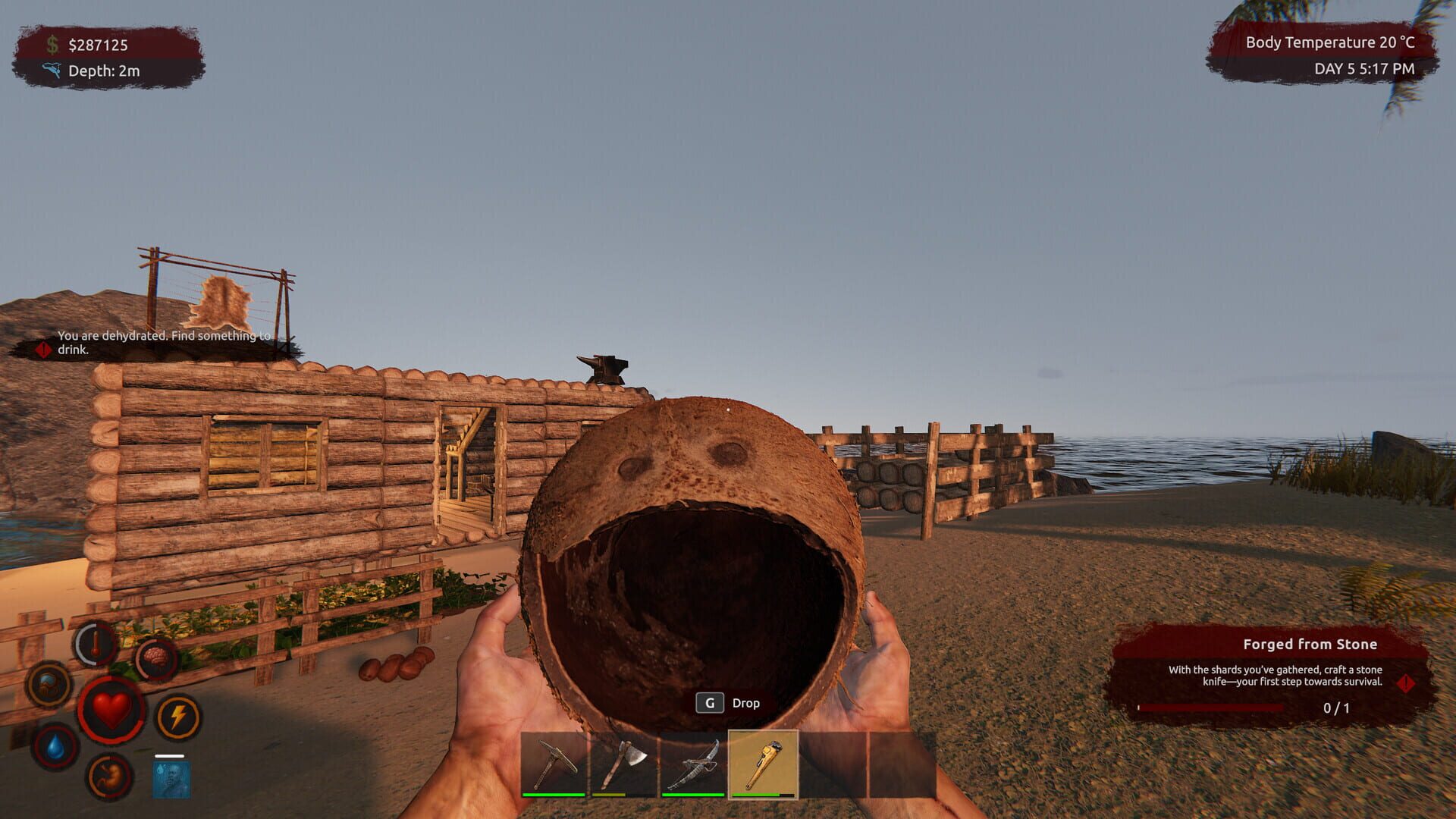
Task: Select the pipe wrench hotbar slot
Action: pyautogui.click(x=764, y=766)
